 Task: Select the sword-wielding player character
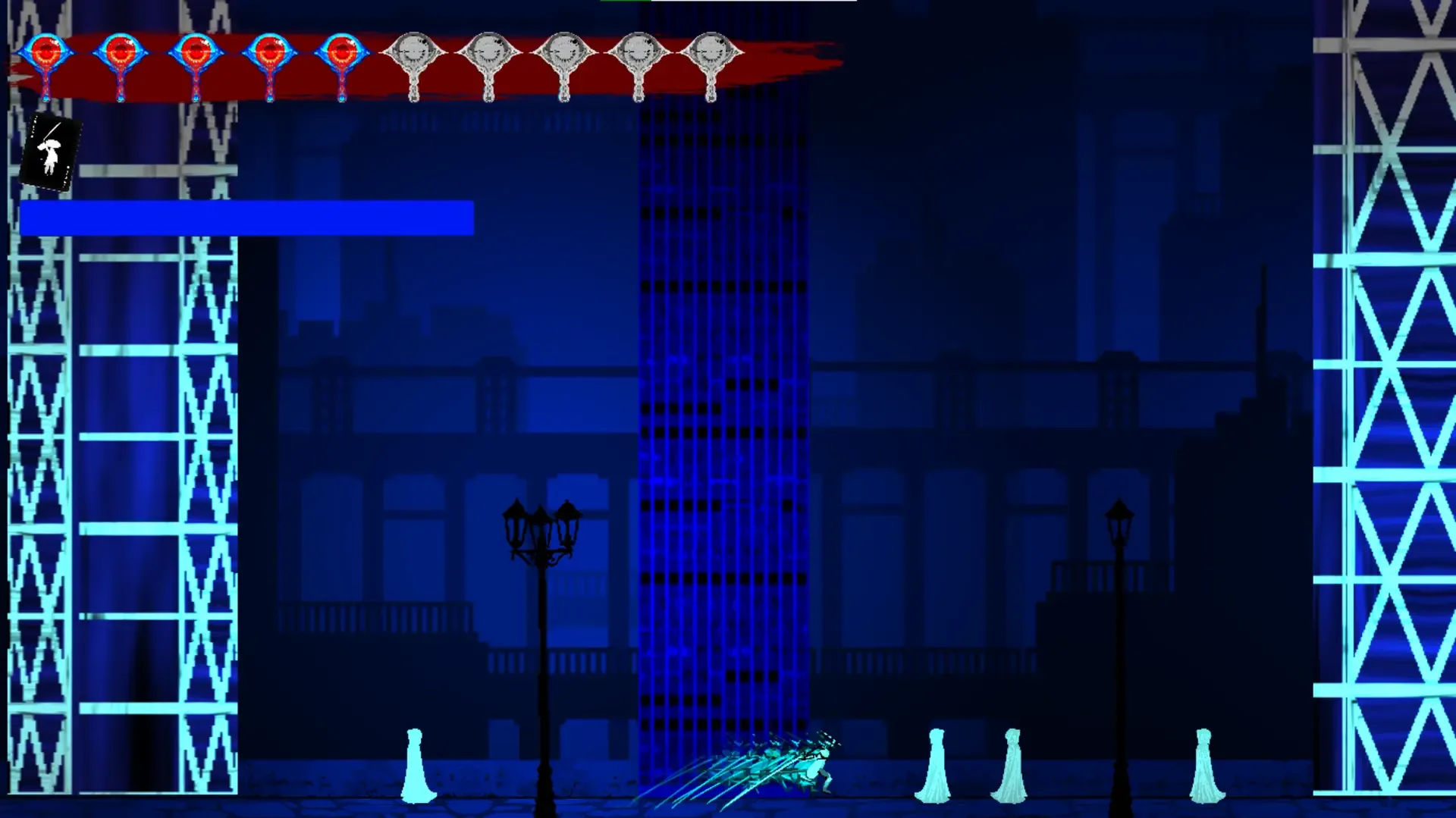pyautogui.click(x=815, y=766)
